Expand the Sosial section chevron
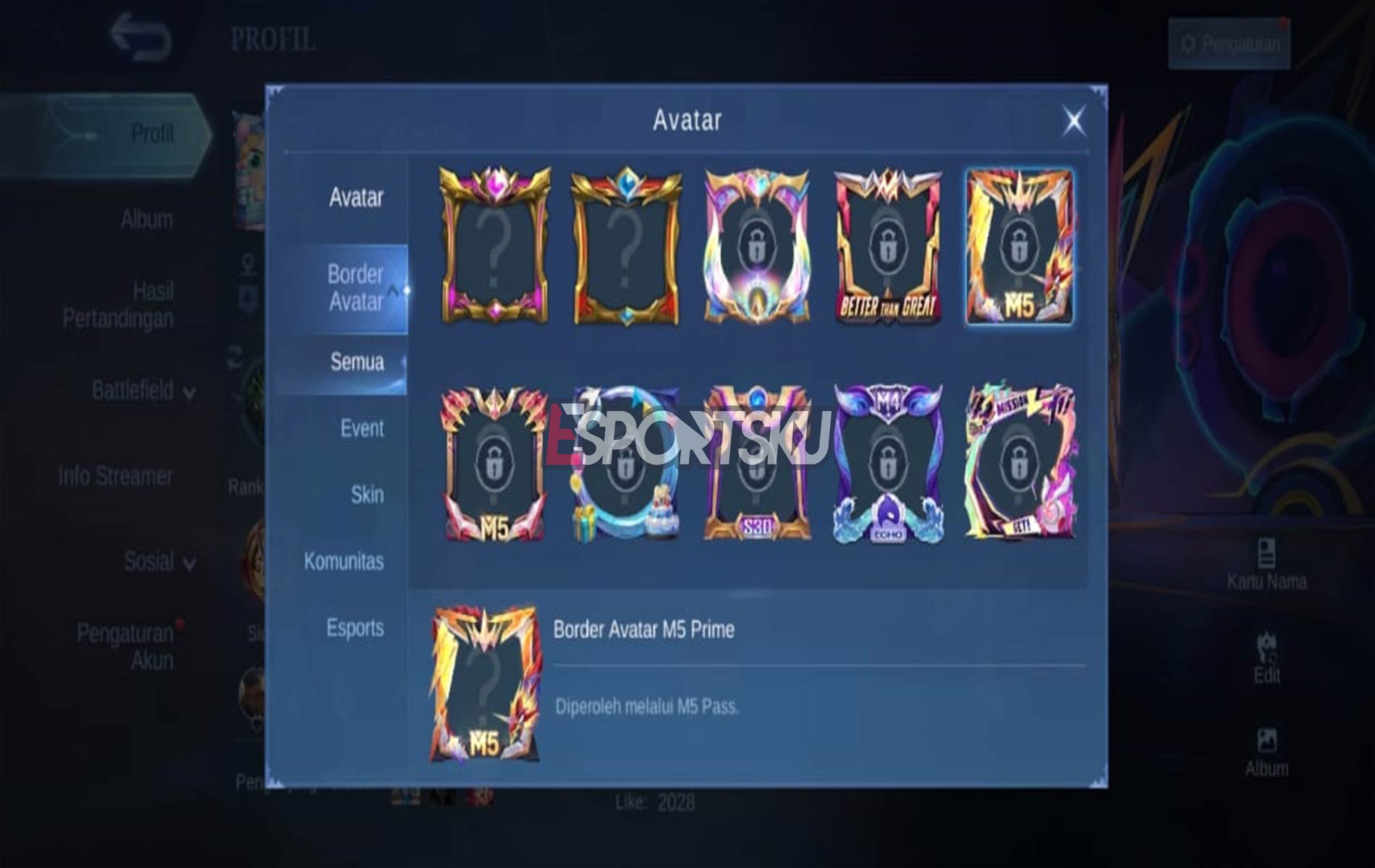The height and width of the screenshot is (868, 1375). click(x=190, y=562)
